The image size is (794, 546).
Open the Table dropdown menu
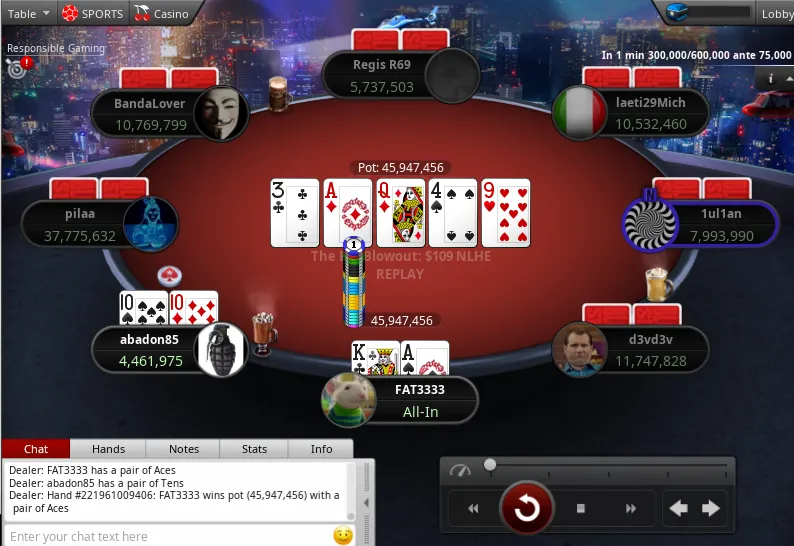click(x=29, y=14)
